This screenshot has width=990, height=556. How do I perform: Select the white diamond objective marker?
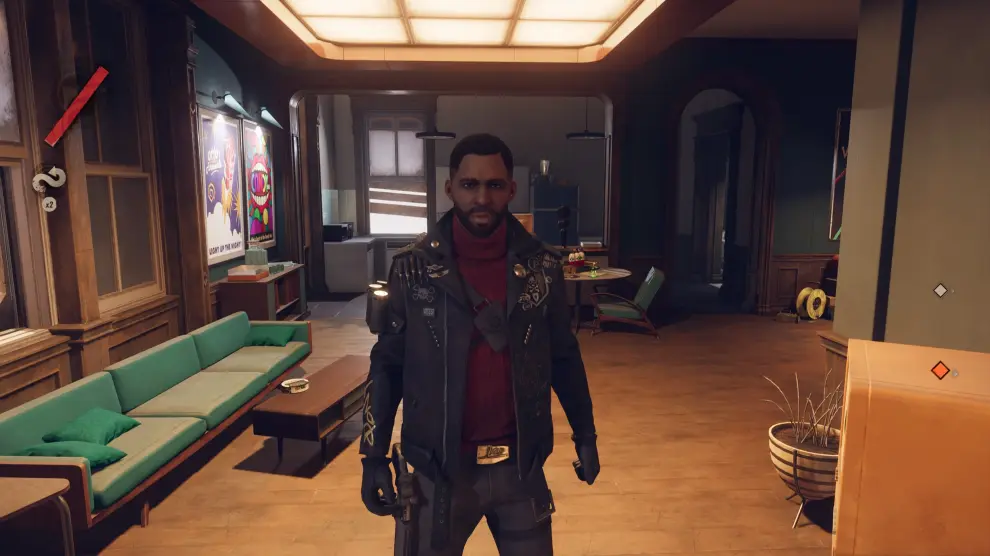[x=939, y=290]
